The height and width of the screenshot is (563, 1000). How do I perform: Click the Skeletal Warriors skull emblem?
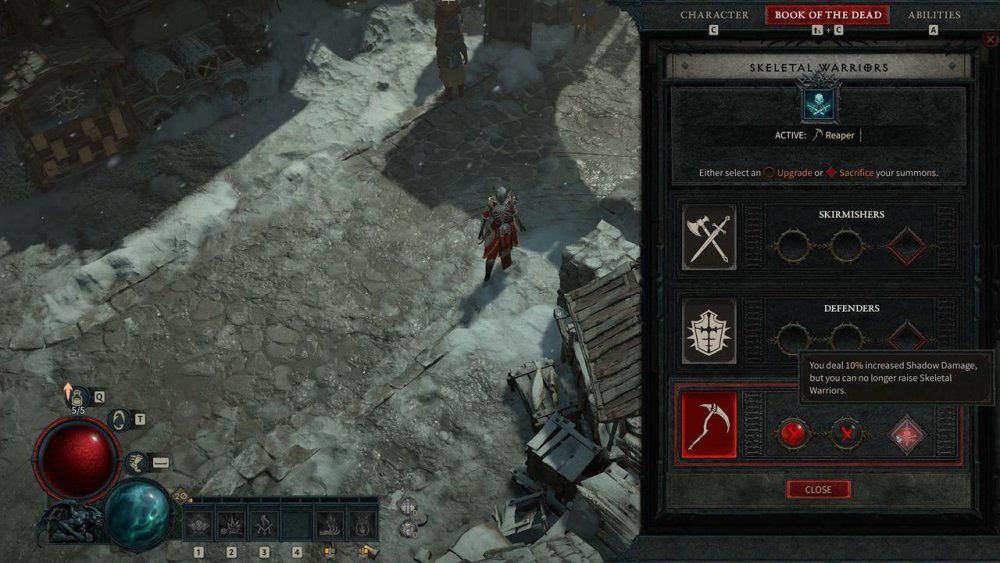click(x=818, y=103)
